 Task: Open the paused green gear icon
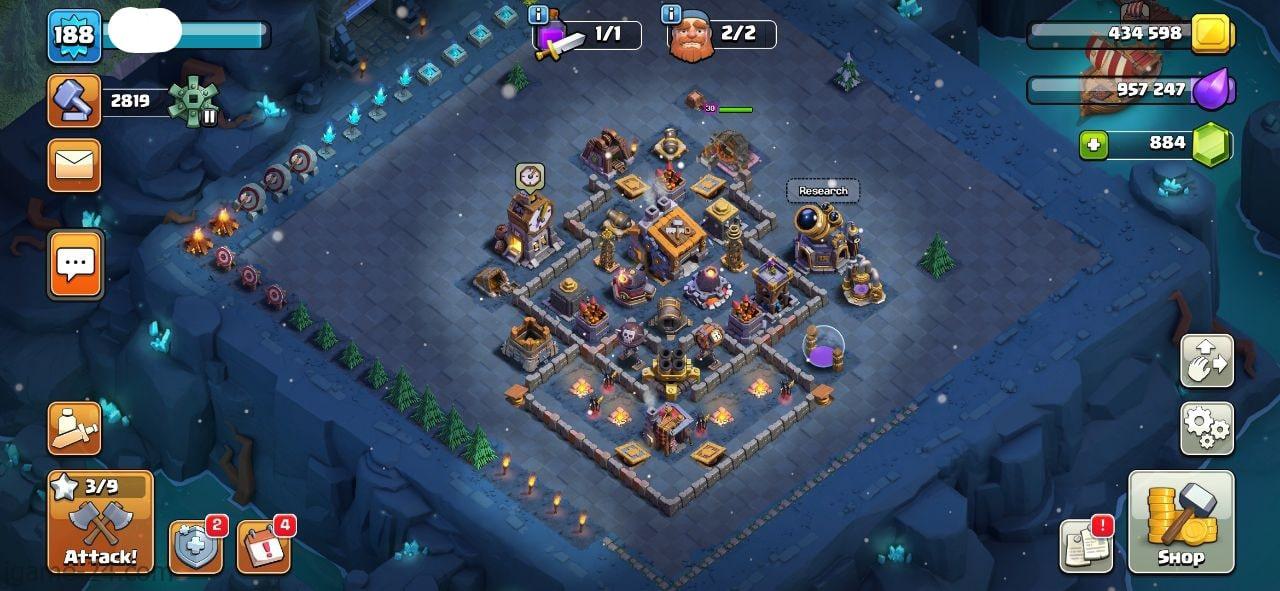tap(191, 101)
